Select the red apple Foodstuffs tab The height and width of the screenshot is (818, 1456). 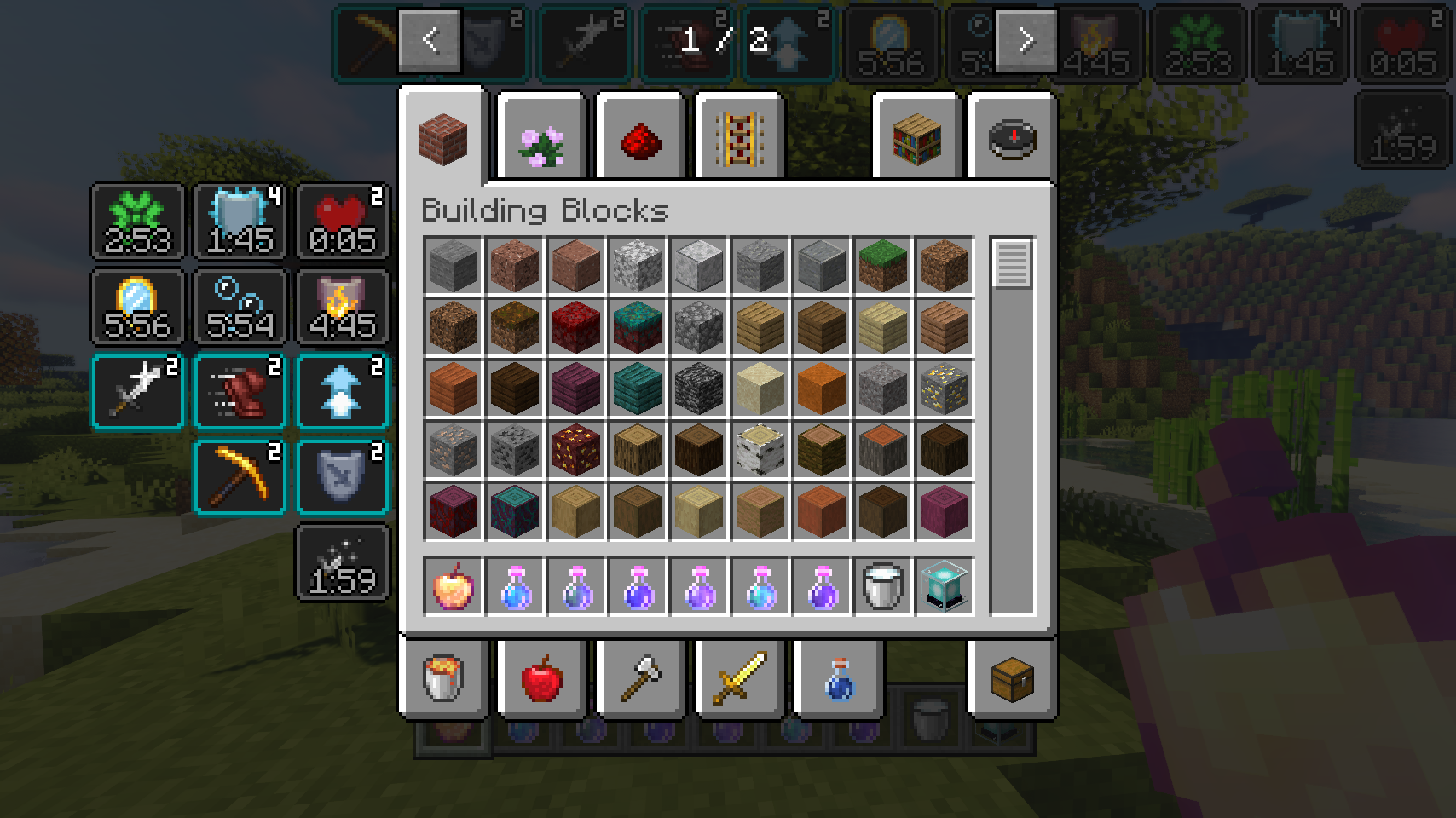[542, 678]
